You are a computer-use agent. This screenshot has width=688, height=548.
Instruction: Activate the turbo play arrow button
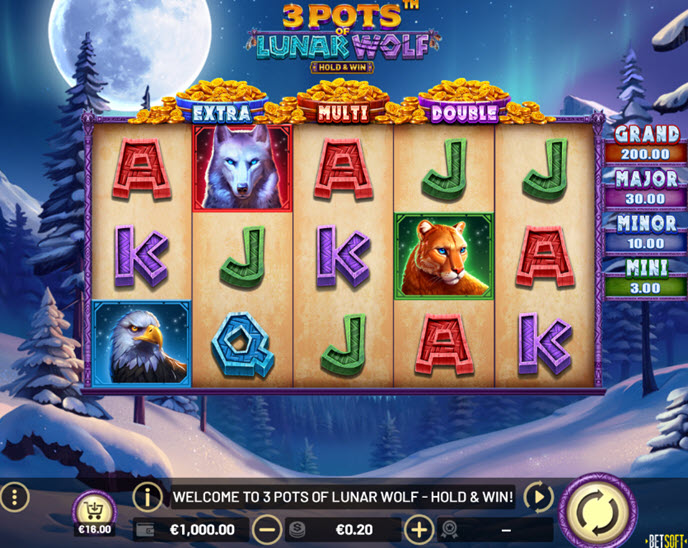pos(538,496)
